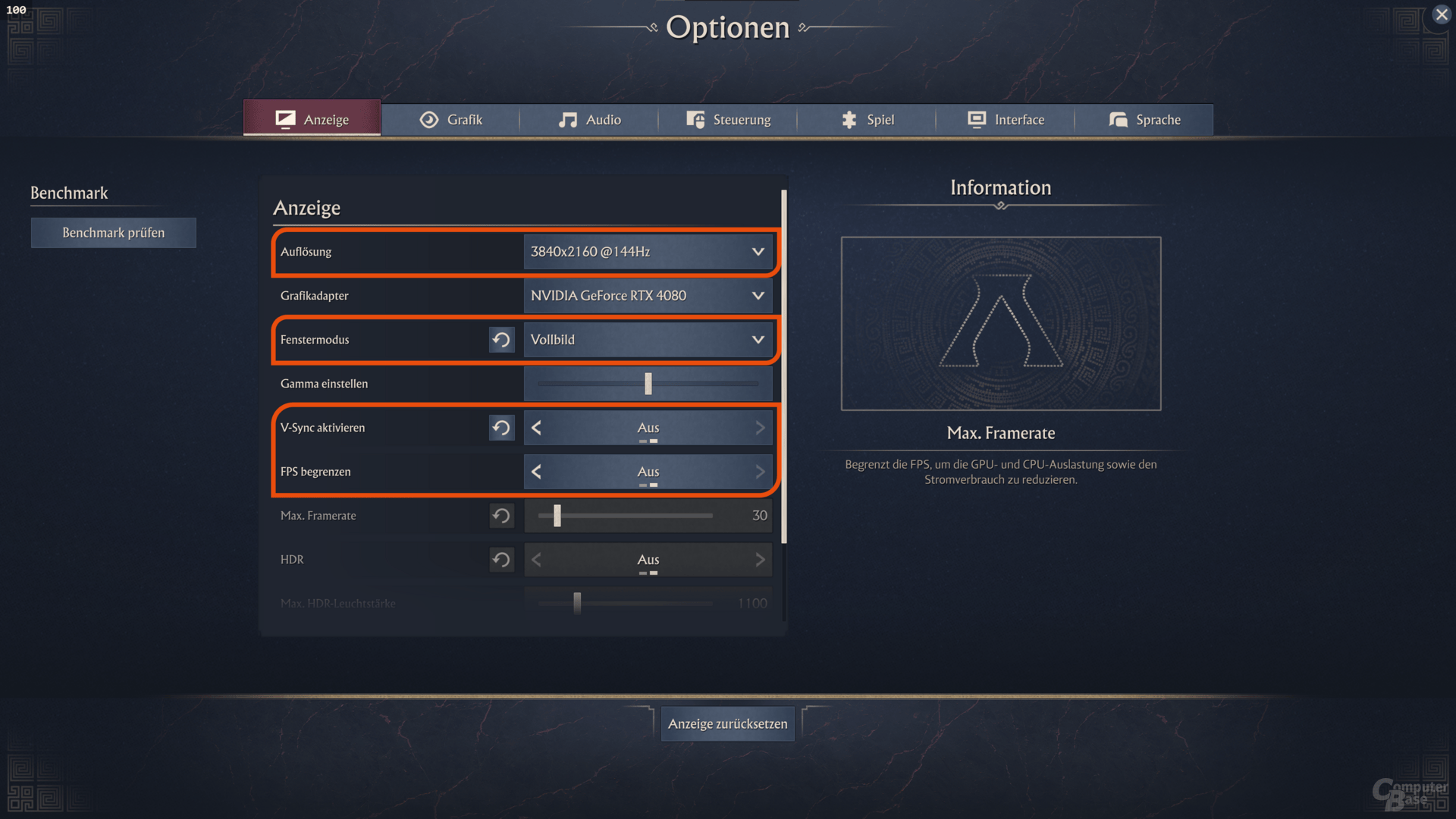Select the Steuerung tab
The image size is (1456, 819).
click(728, 120)
